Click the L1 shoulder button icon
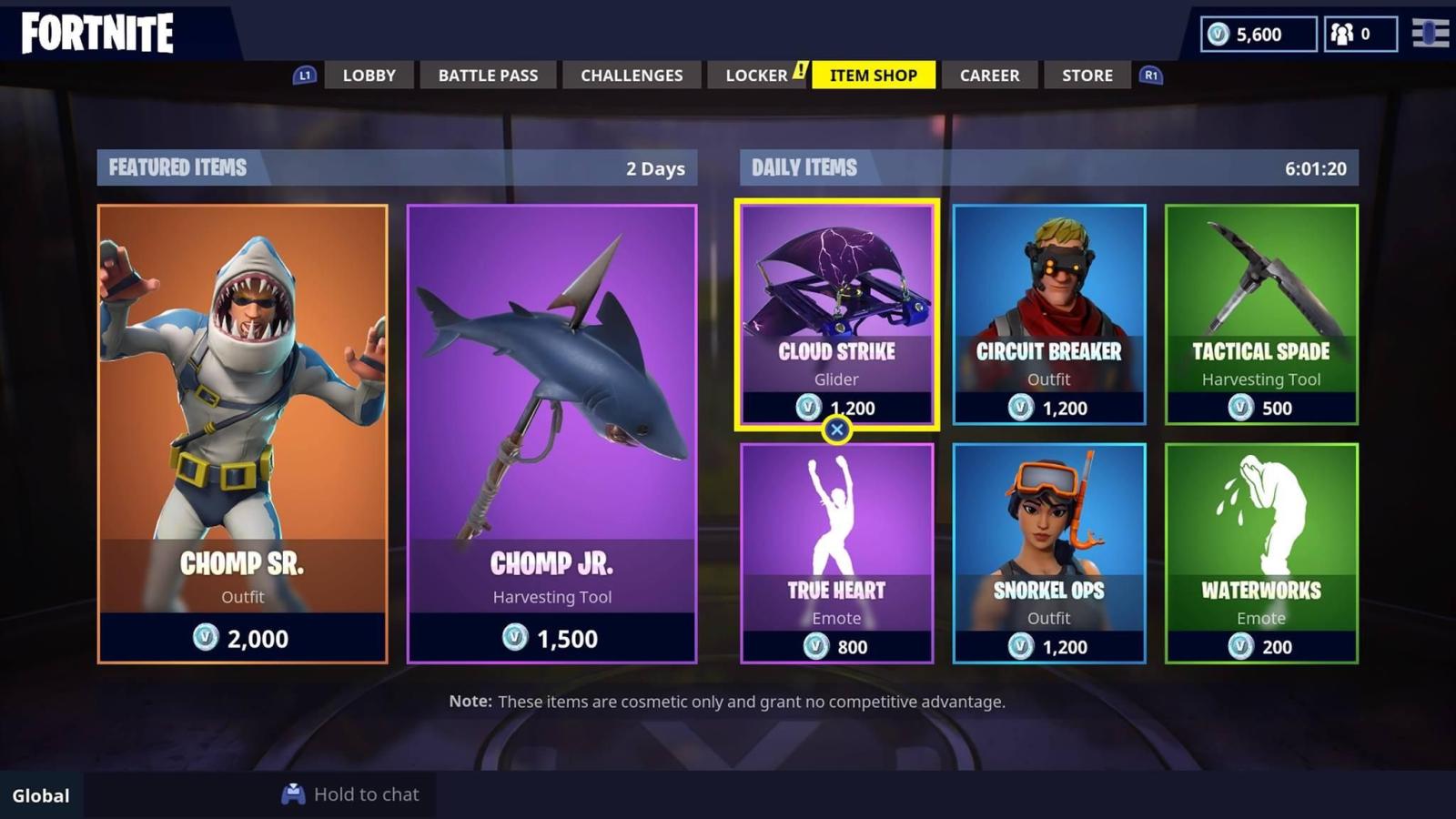The height and width of the screenshot is (819, 1456). tap(303, 76)
